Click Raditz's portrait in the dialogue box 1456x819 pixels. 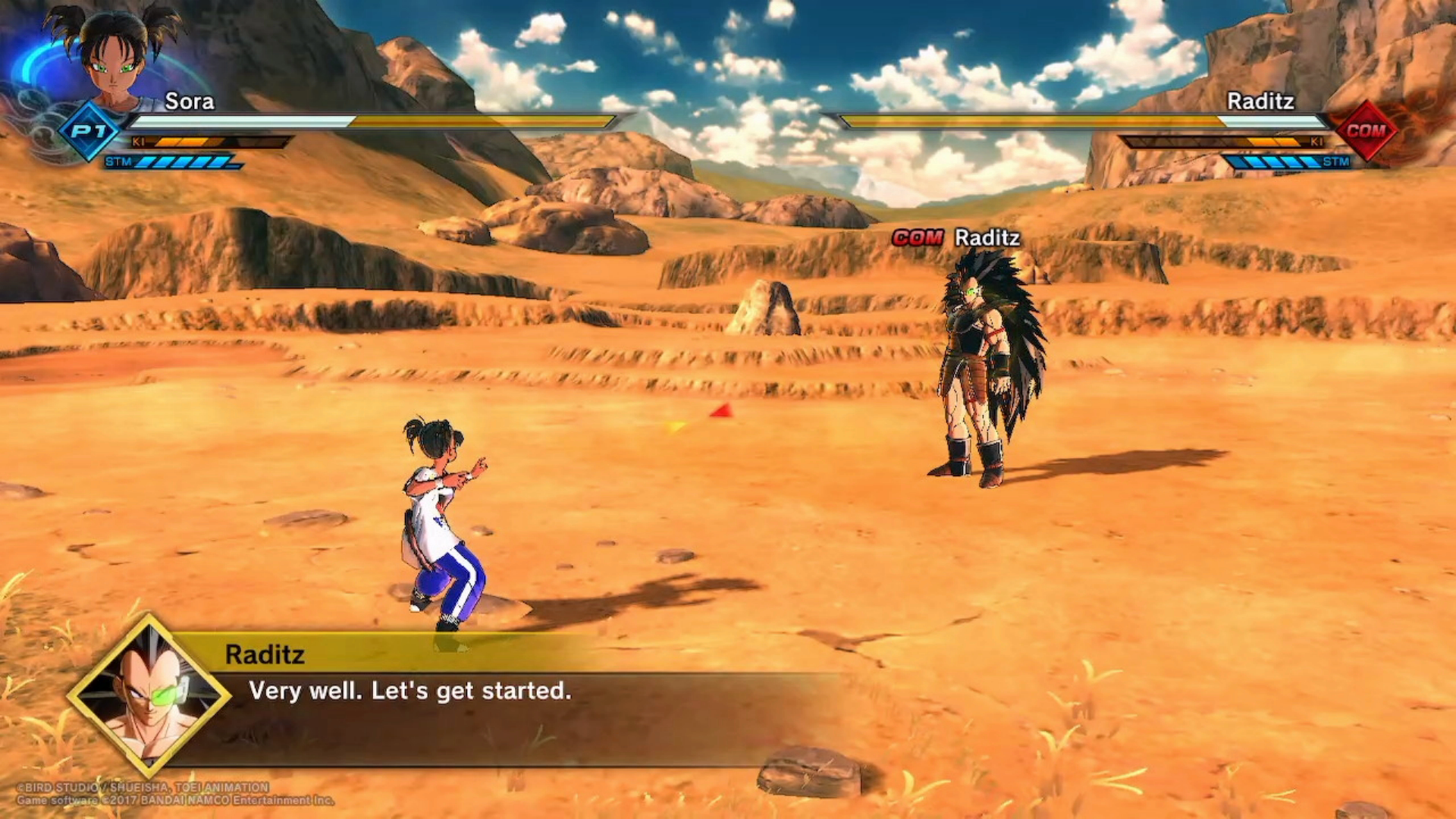[149, 696]
